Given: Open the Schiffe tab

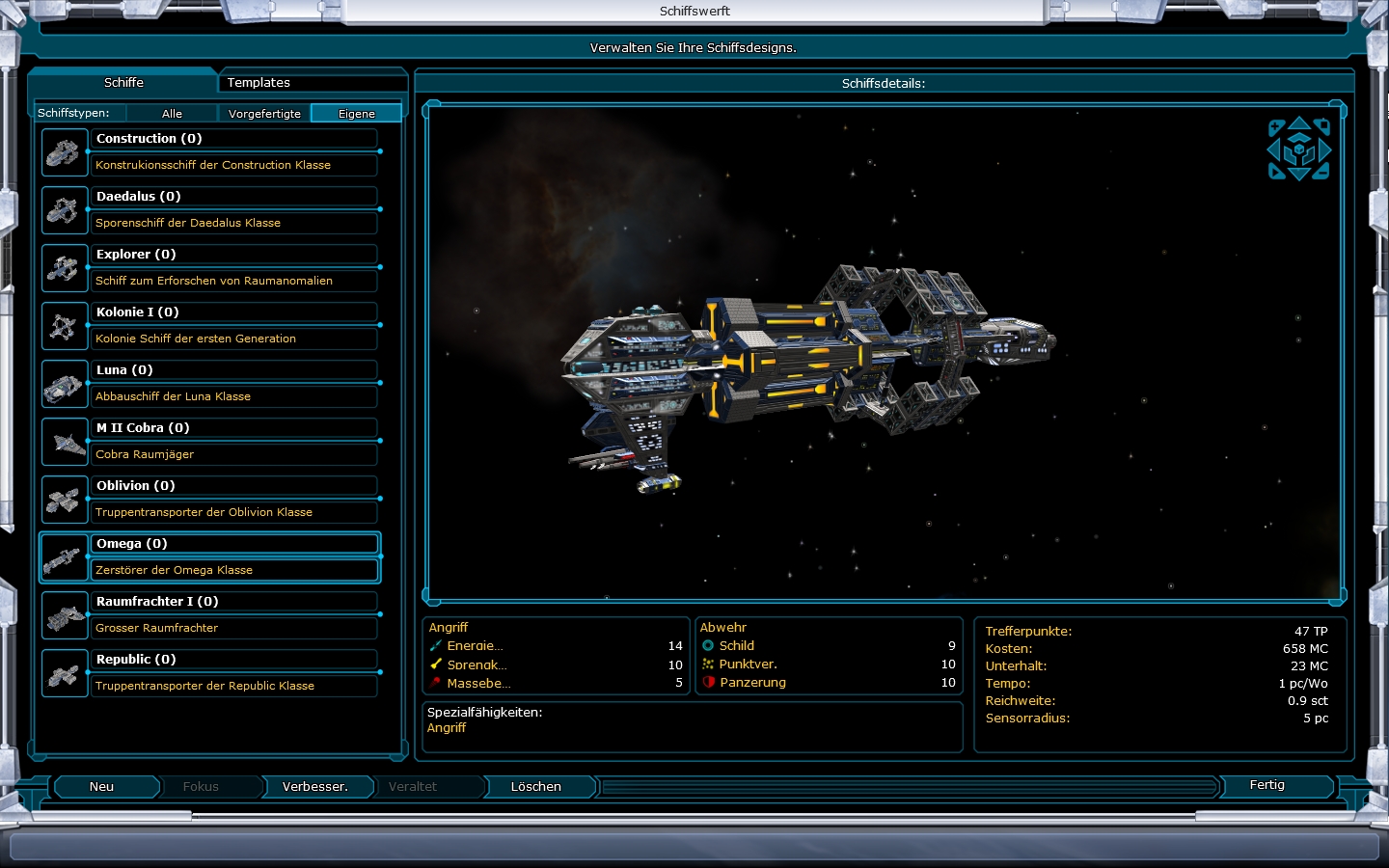Looking at the screenshot, I should click(x=123, y=83).
